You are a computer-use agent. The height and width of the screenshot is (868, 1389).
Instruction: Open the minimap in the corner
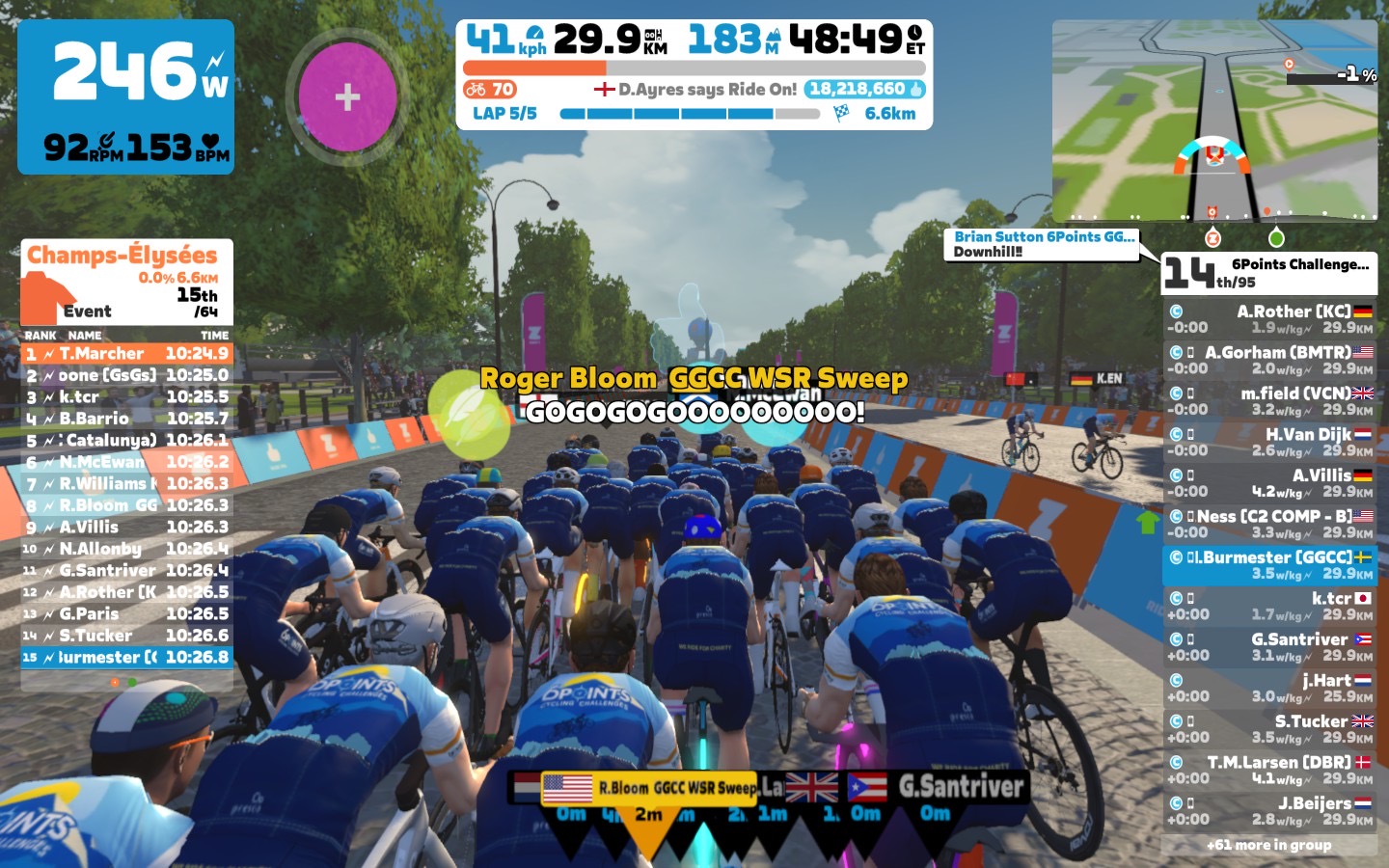tap(1213, 122)
